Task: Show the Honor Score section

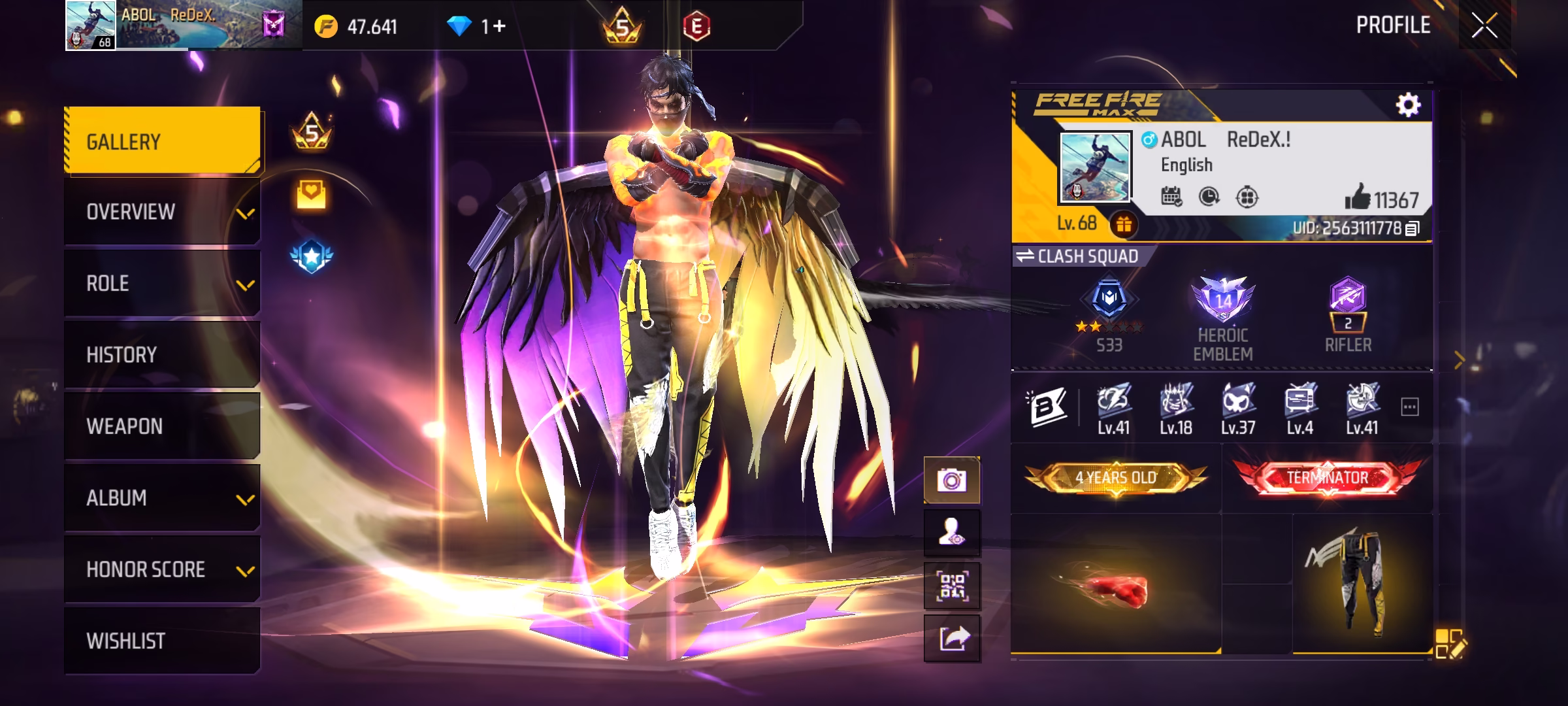Action: [x=162, y=570]
